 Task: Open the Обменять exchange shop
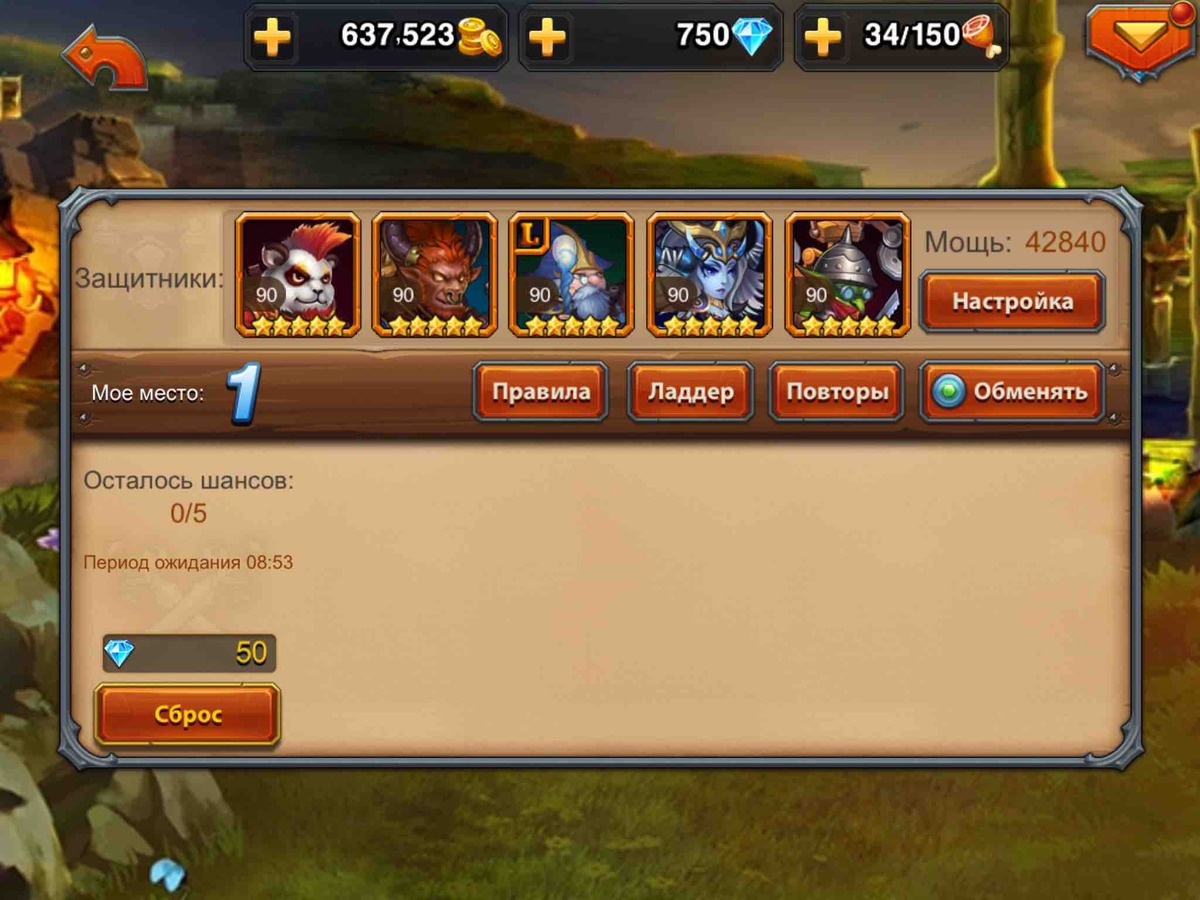tap(1012, 391)
